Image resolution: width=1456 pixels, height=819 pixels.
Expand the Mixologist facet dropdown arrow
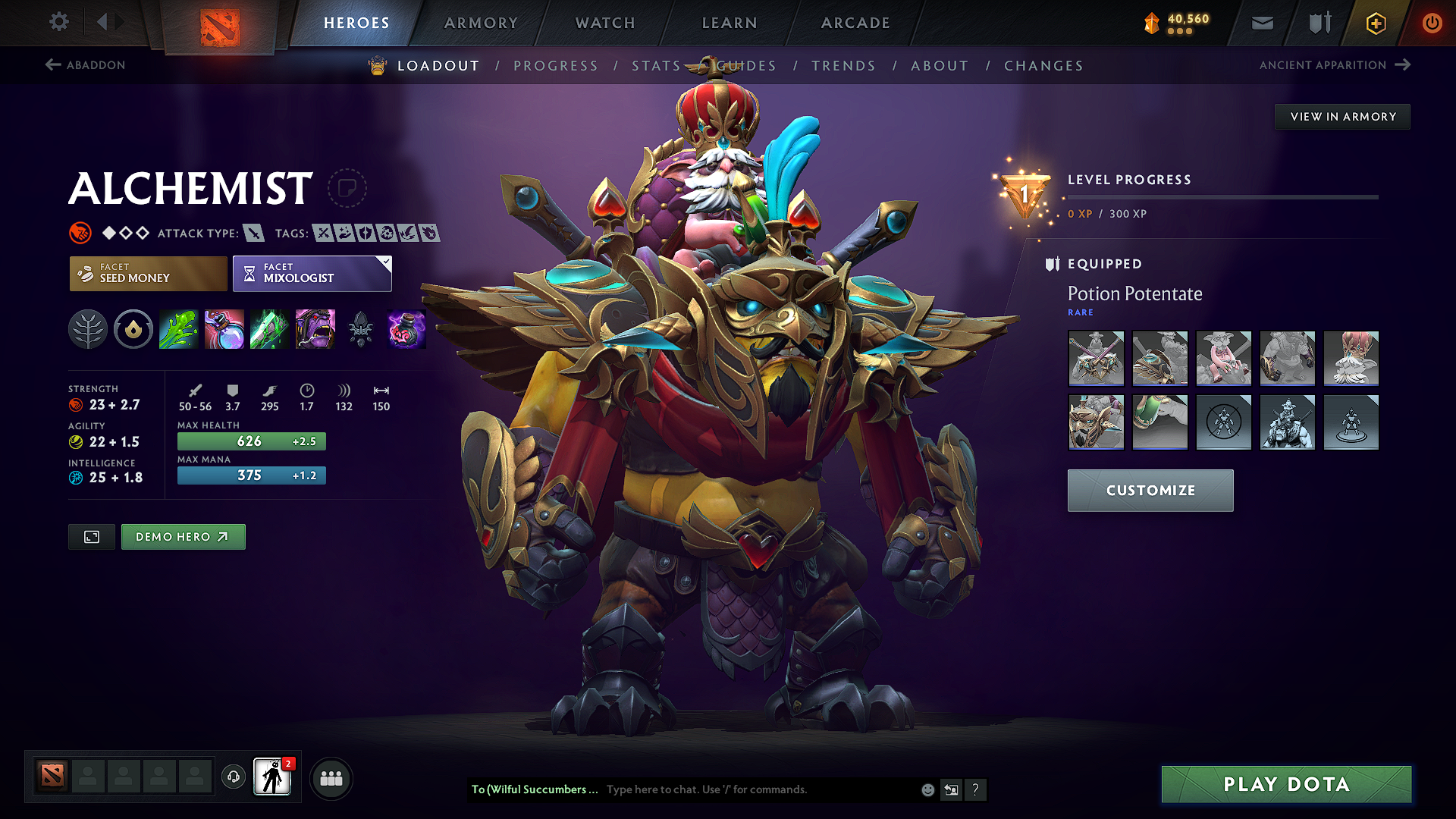click(387, 264)
